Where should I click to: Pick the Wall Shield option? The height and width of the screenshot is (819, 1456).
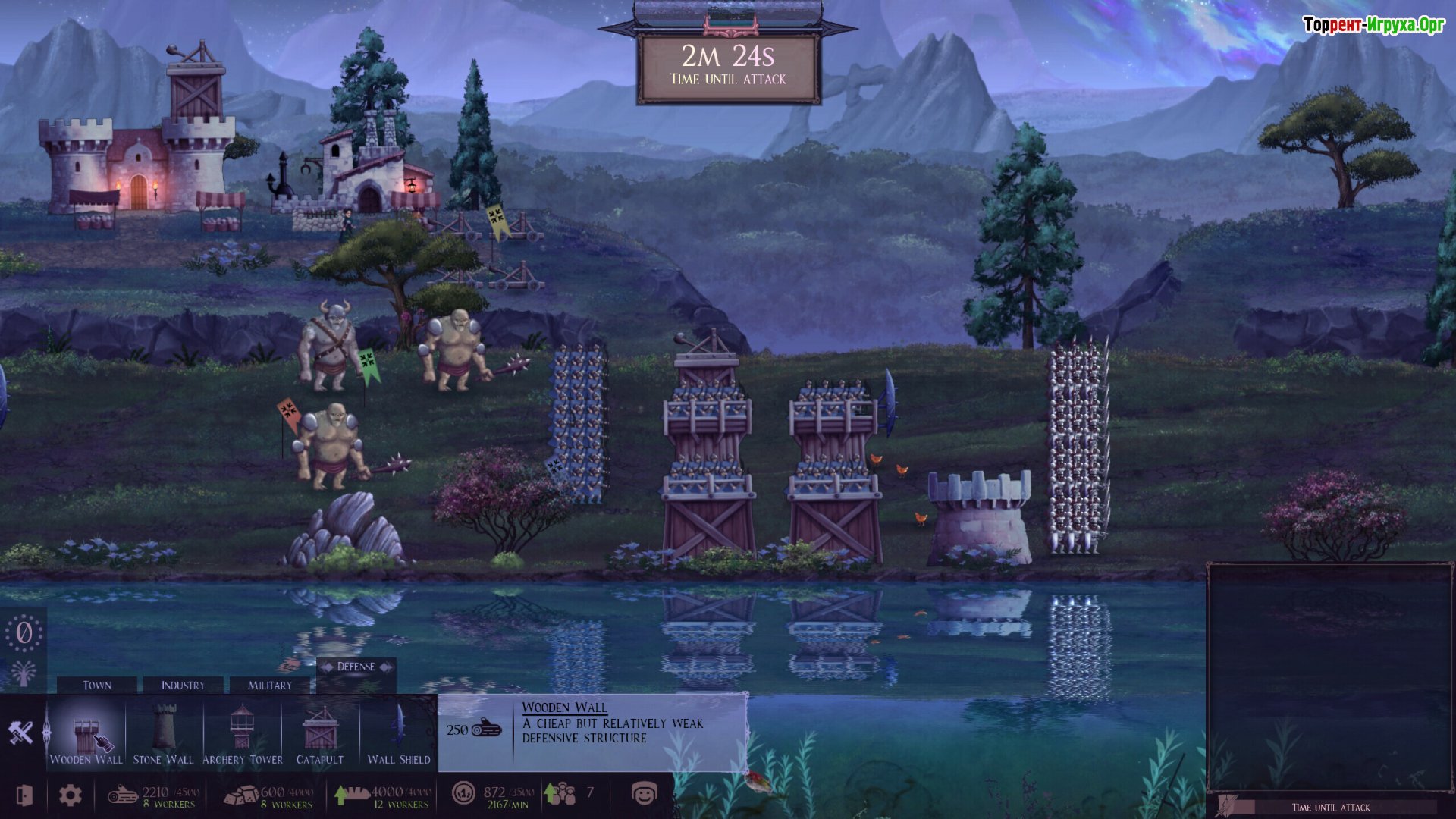[x=398, y=734]
